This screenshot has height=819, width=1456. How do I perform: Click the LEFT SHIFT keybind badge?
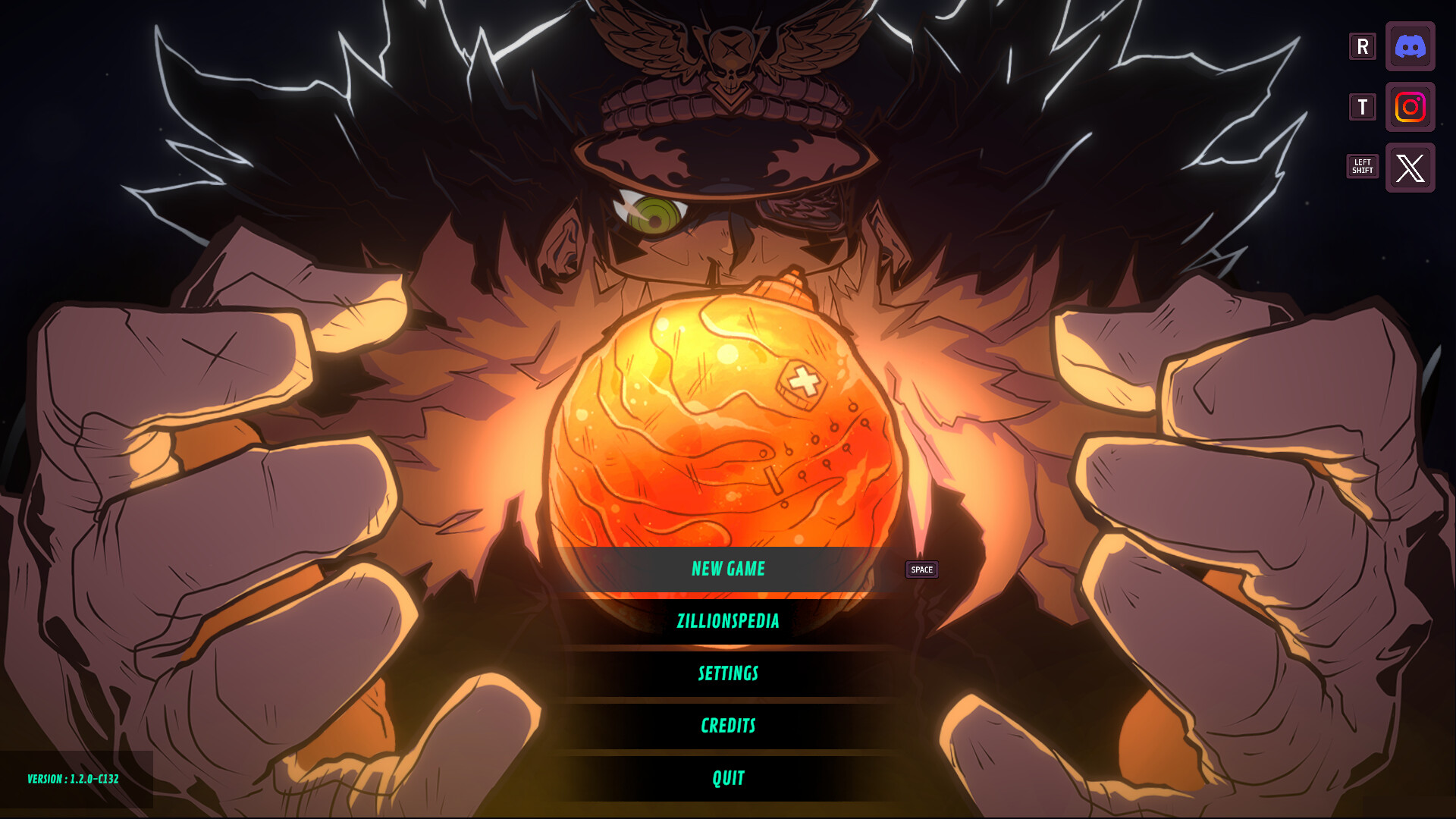pyautogui.click(x=1362, y=166)
